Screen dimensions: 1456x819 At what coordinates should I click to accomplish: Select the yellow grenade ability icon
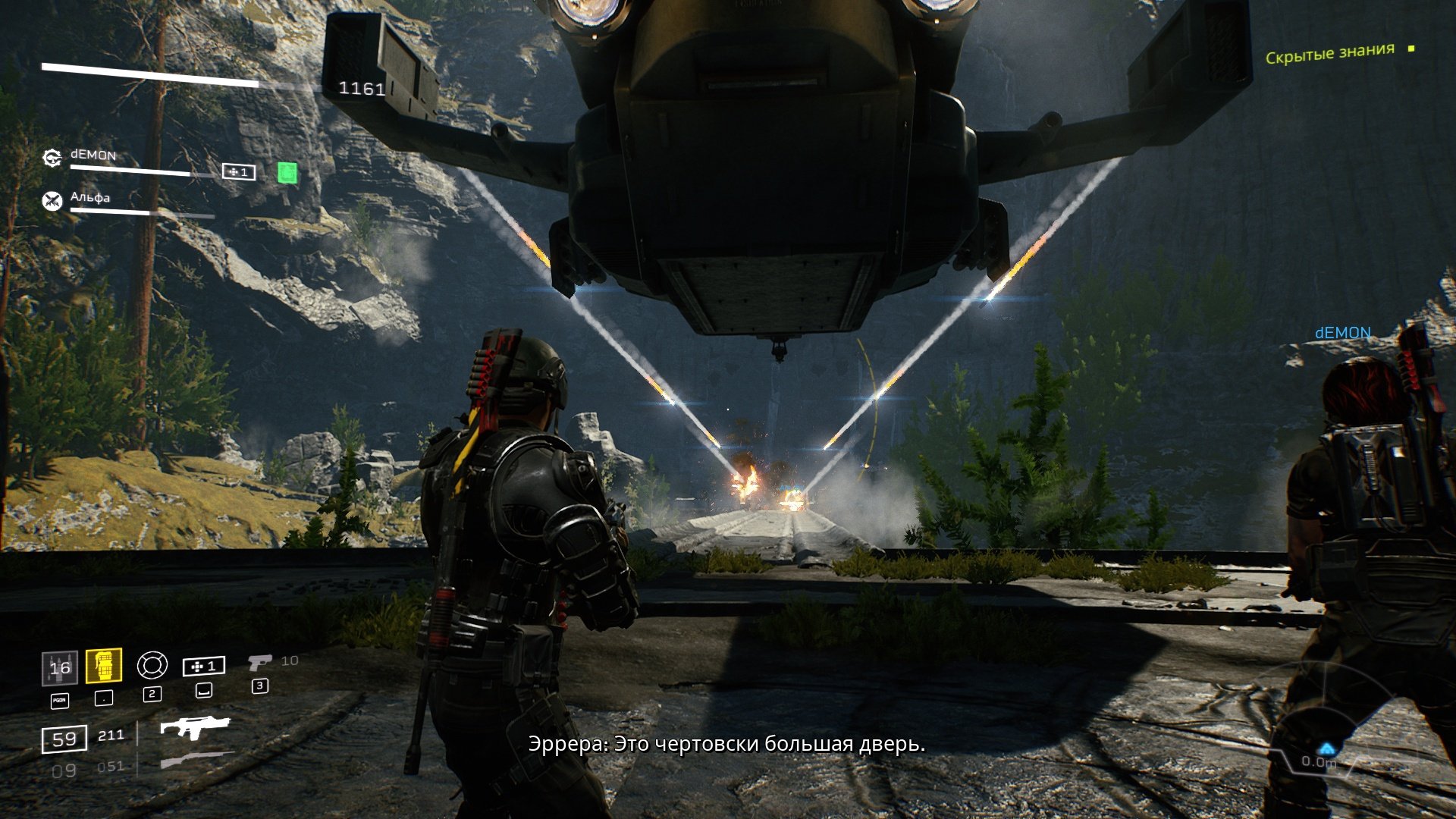click(104, 667)
